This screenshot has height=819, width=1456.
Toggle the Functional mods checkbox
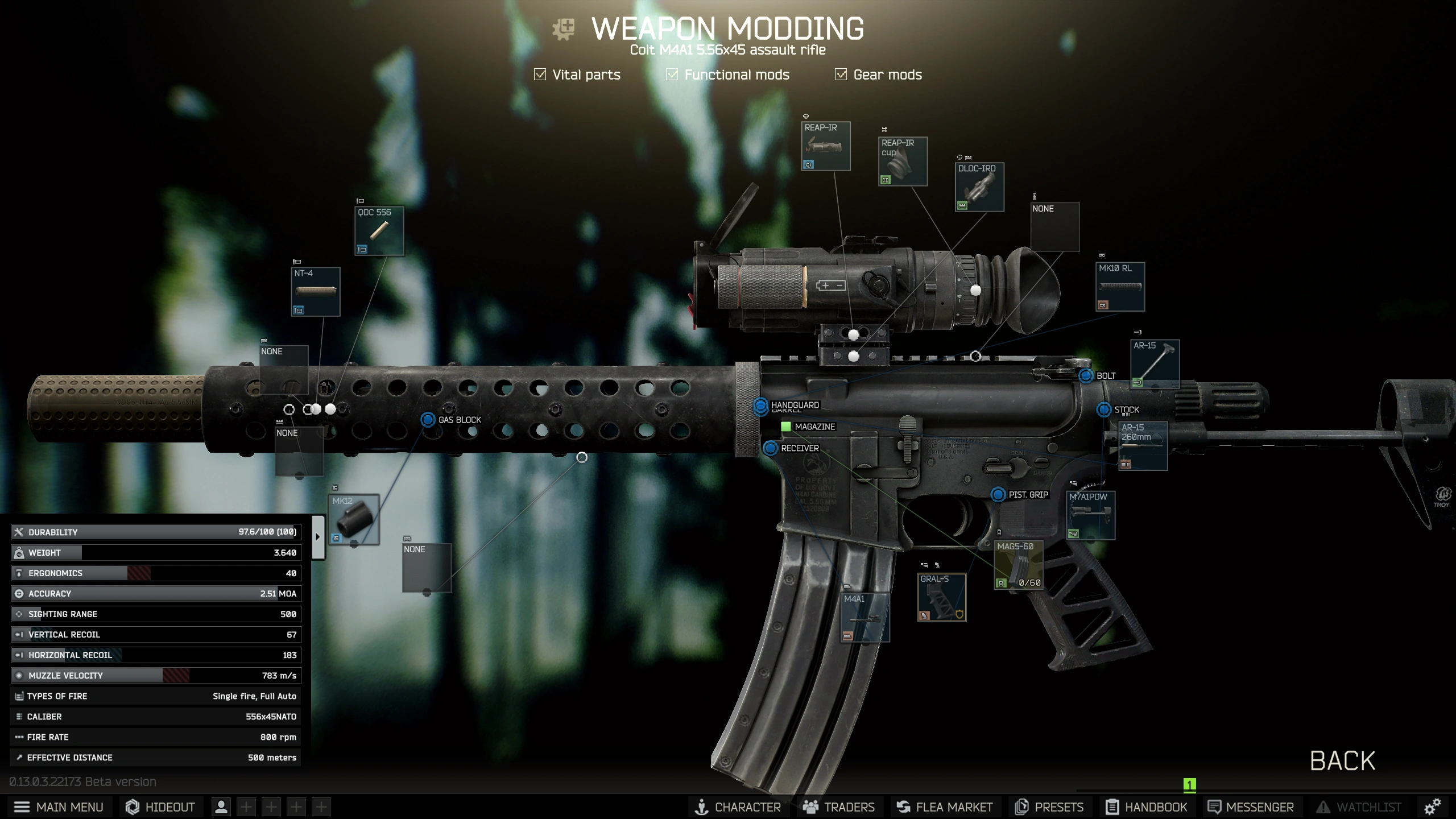[x=672, y=75]
